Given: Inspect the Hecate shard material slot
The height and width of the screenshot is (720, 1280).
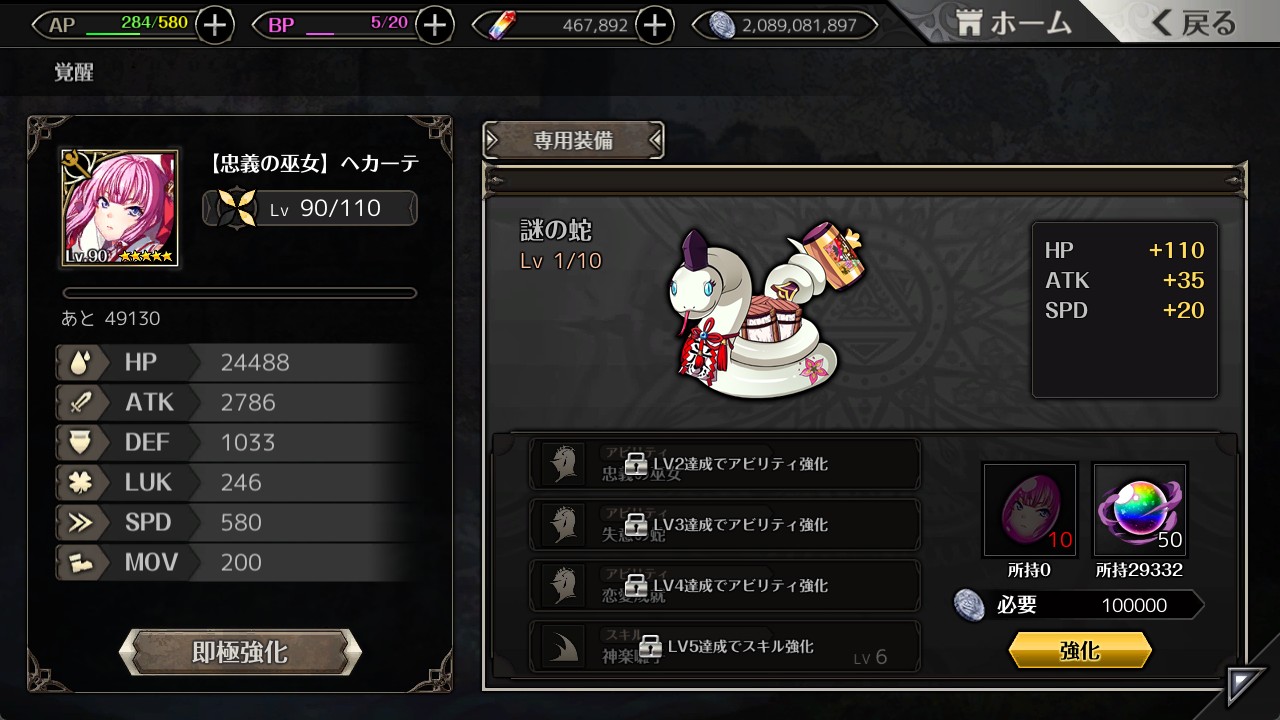Looking at the screenshot, I should click(x=1030, y=510).
